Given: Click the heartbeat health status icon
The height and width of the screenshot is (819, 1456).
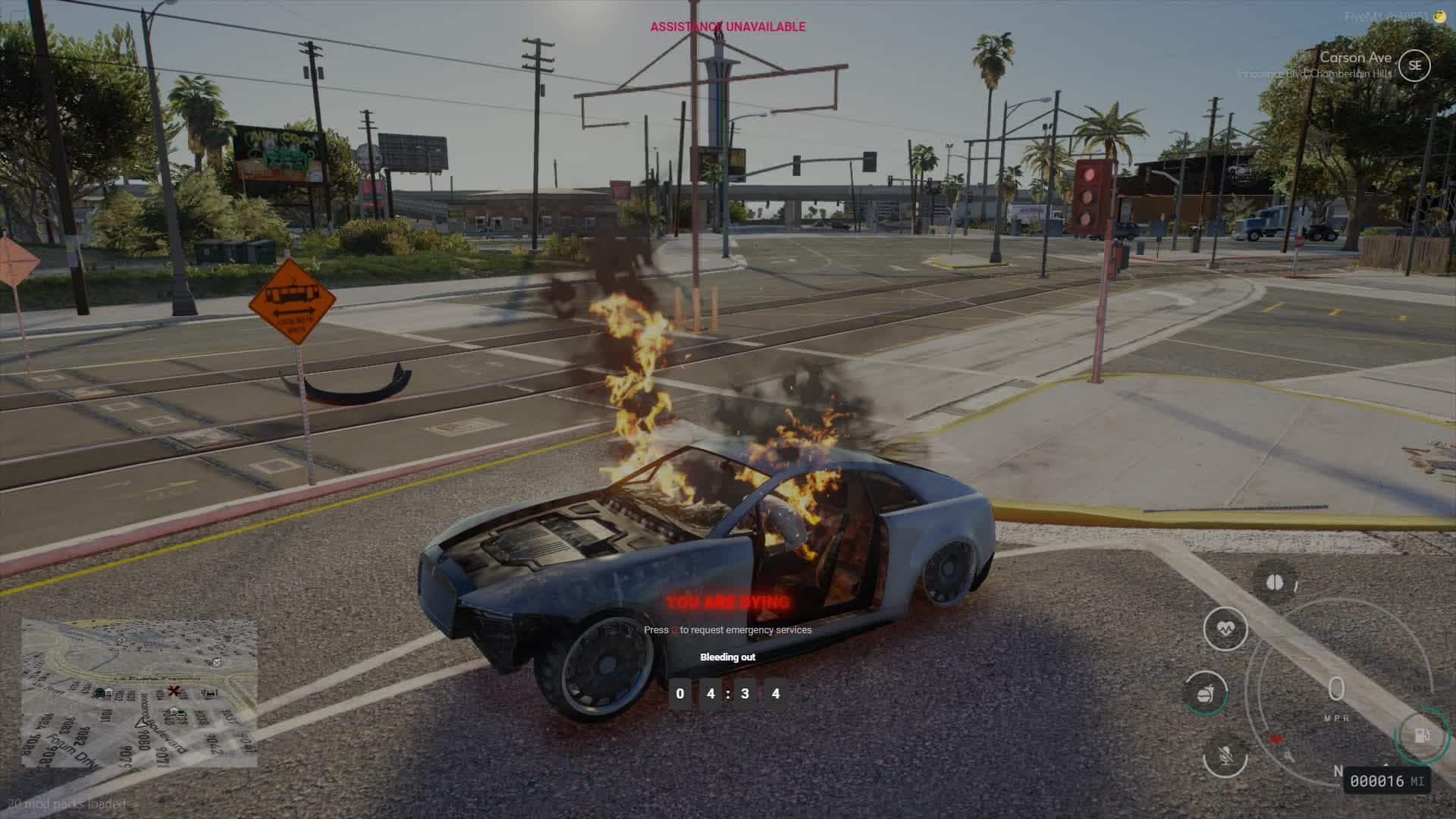Looking at the screenshot, I should pyautogui.click(x=1225, y=629).
